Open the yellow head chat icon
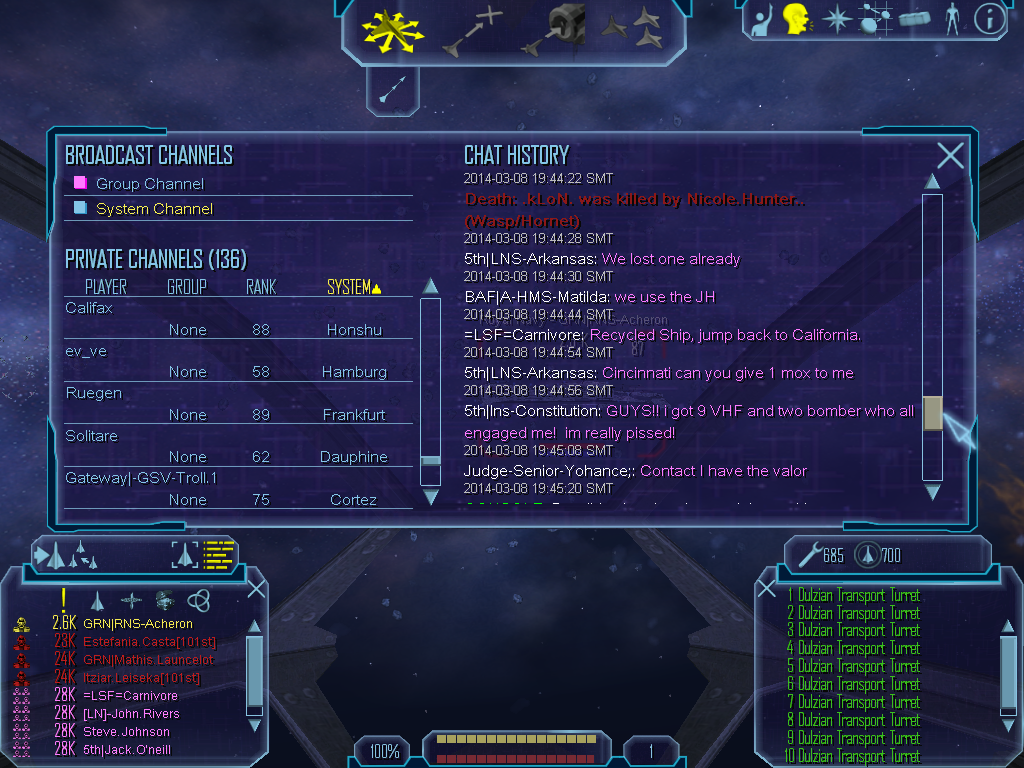Image resolution: width=1024 pixels, height=768 pixels. [796, 19]
